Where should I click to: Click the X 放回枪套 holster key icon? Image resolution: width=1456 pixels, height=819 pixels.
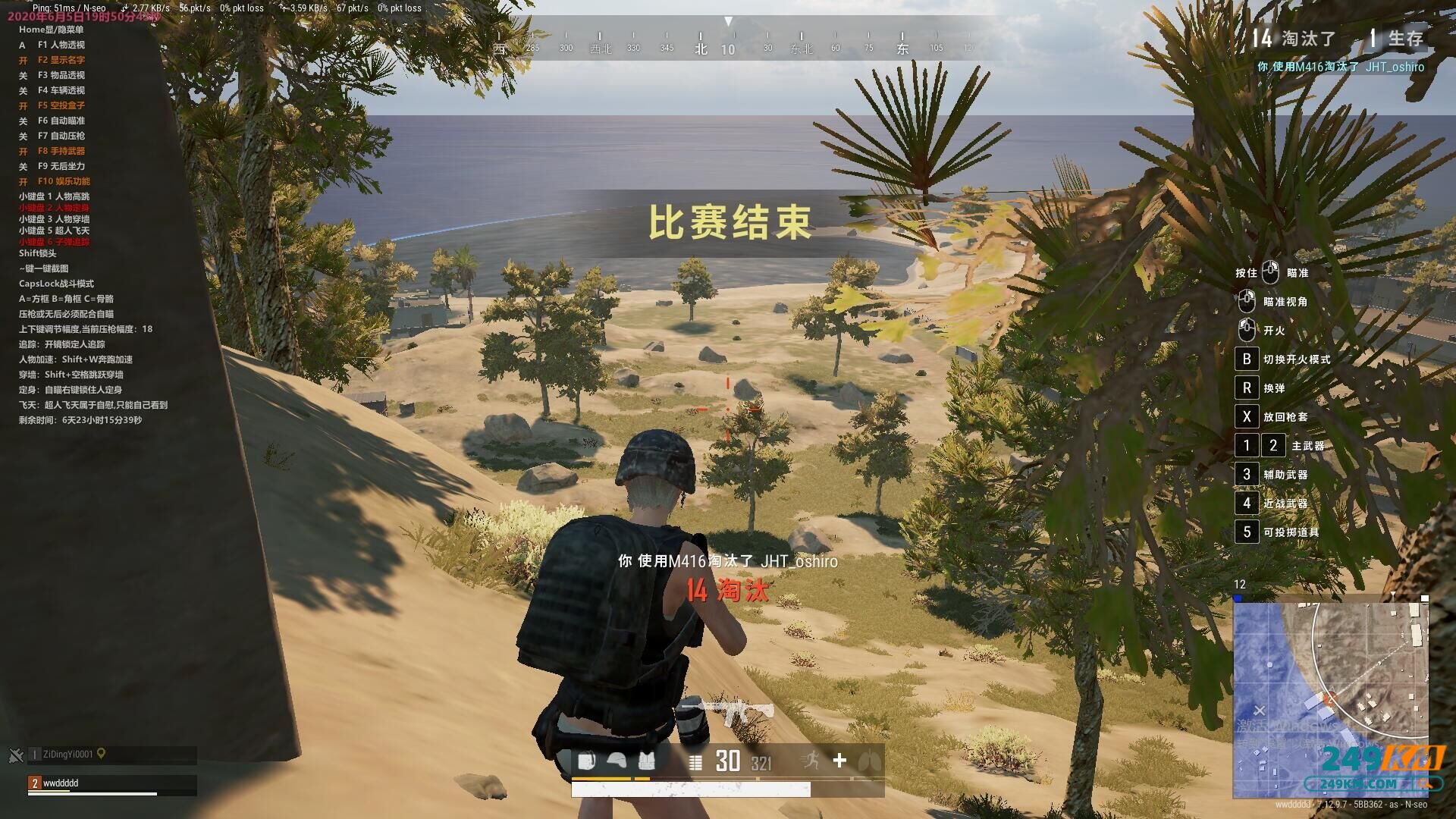point(1246,416)
